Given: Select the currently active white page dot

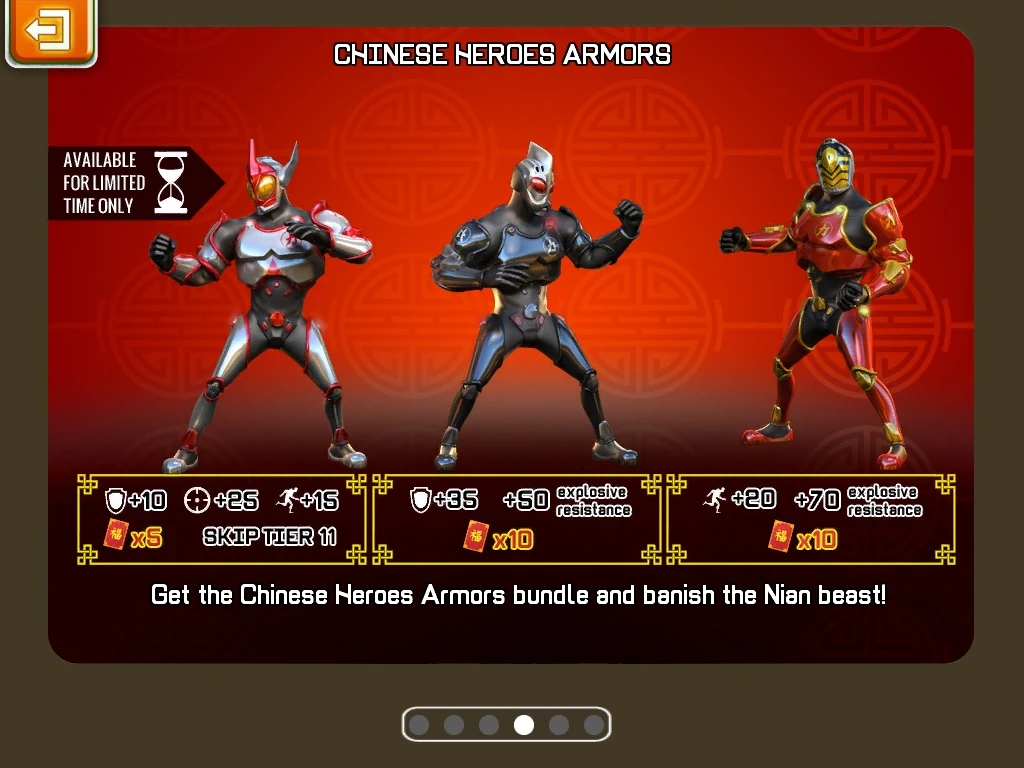Looking at the screenshot, I should pyautogui.click(x=524, y=725).
